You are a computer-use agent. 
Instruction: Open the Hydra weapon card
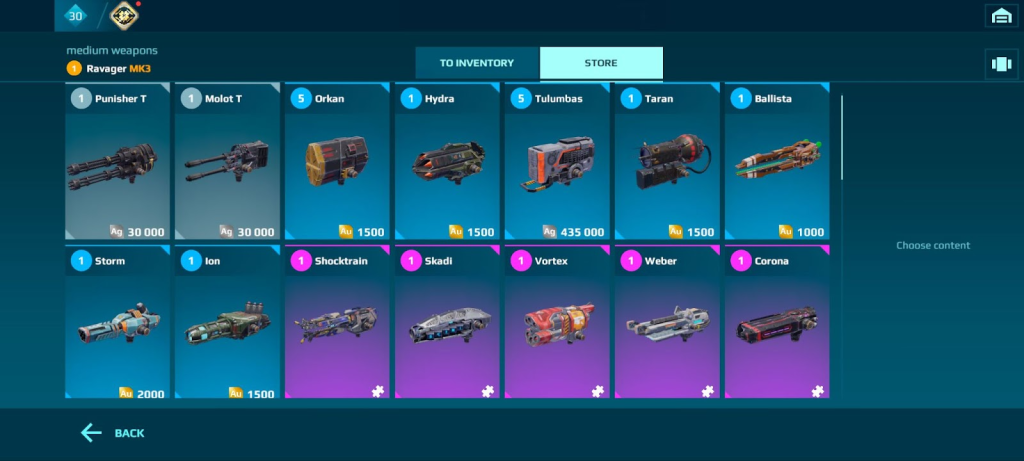point(447,162)
